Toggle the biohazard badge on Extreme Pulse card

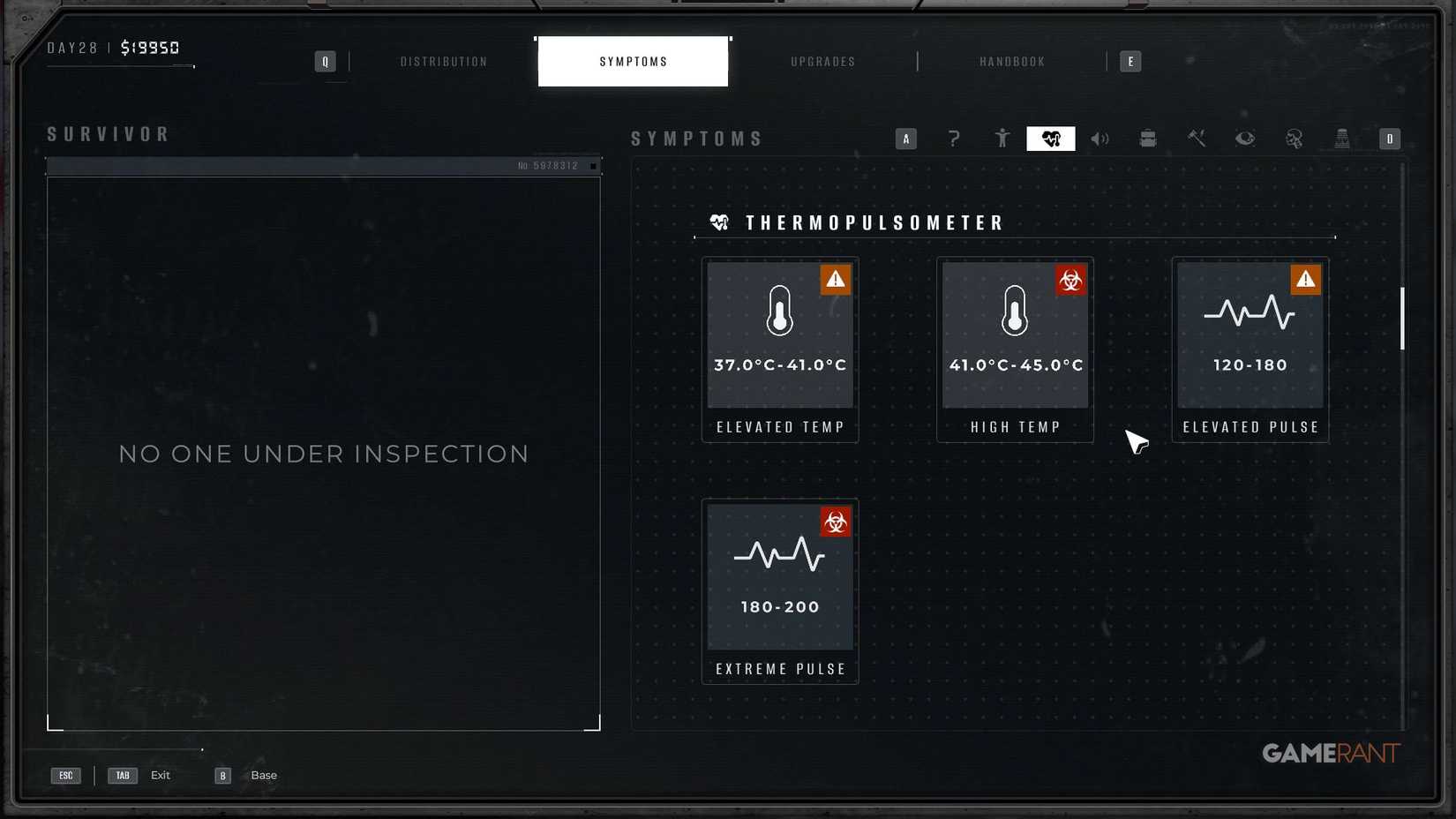(x=835, y=522)
